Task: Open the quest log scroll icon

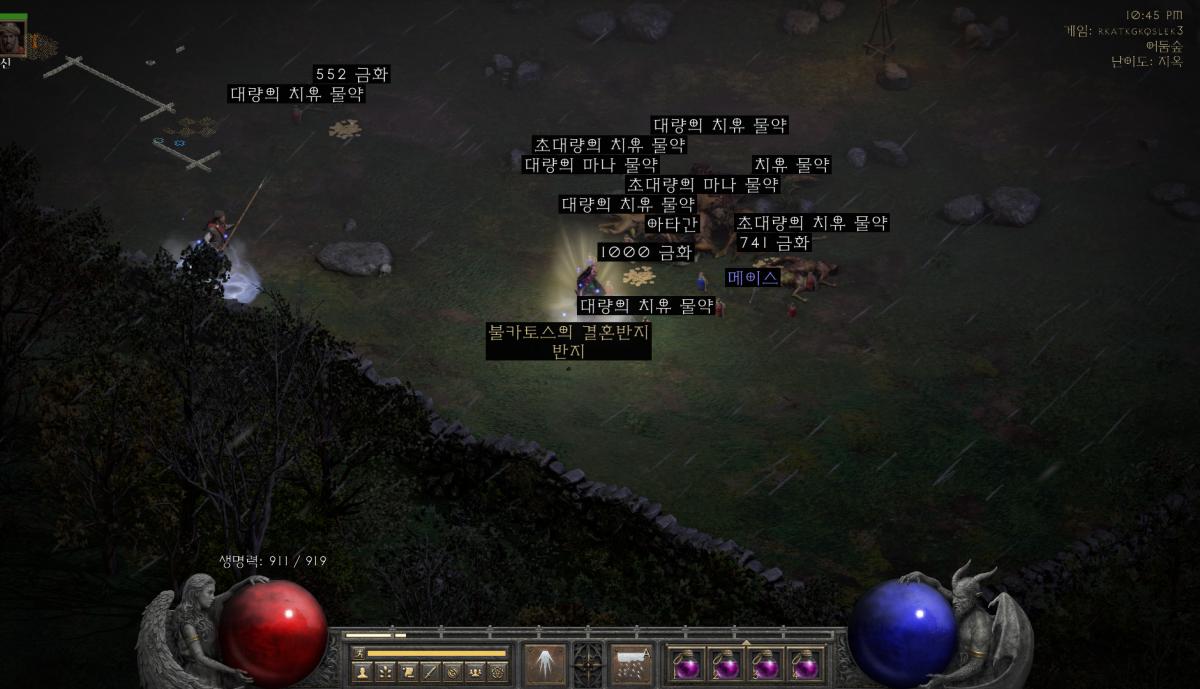Action: pyautogui.click(x=407, y=671)
